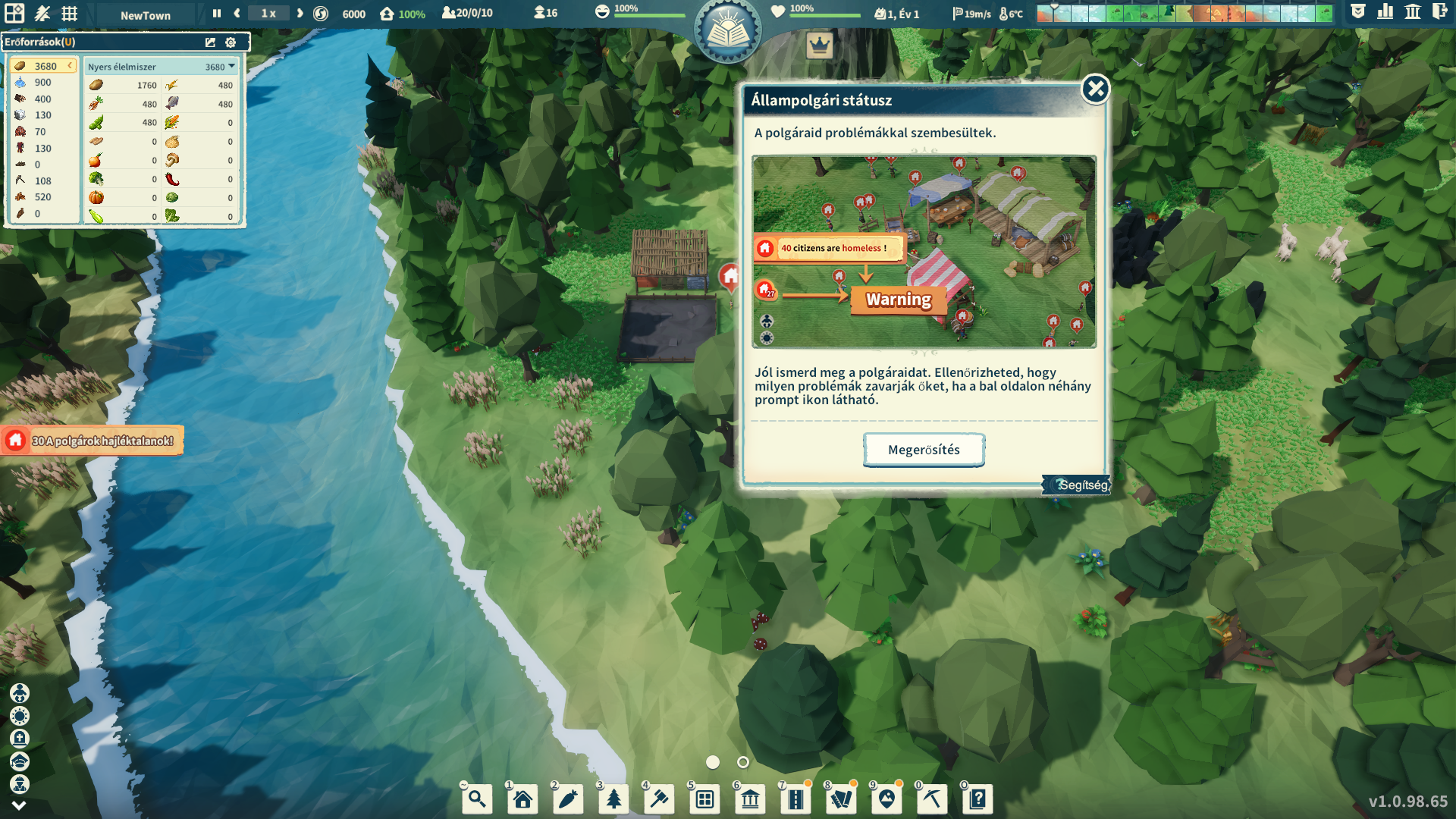This screenshot has width=1456, height=819.
Task: Confirm with the Megerősítés button
Action: 924,450
